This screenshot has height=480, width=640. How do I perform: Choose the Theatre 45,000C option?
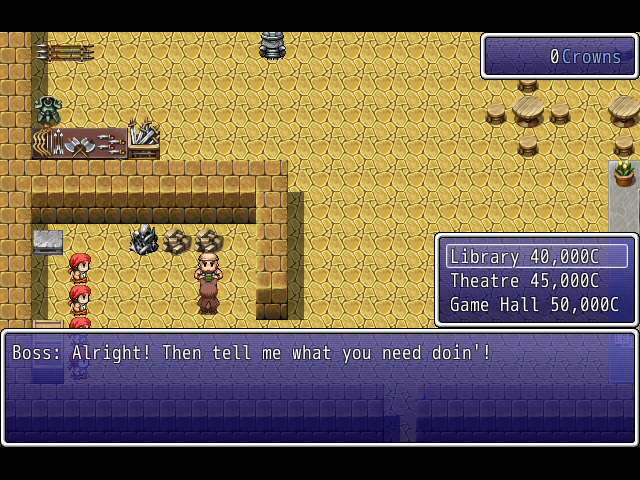tap(536, 281)
